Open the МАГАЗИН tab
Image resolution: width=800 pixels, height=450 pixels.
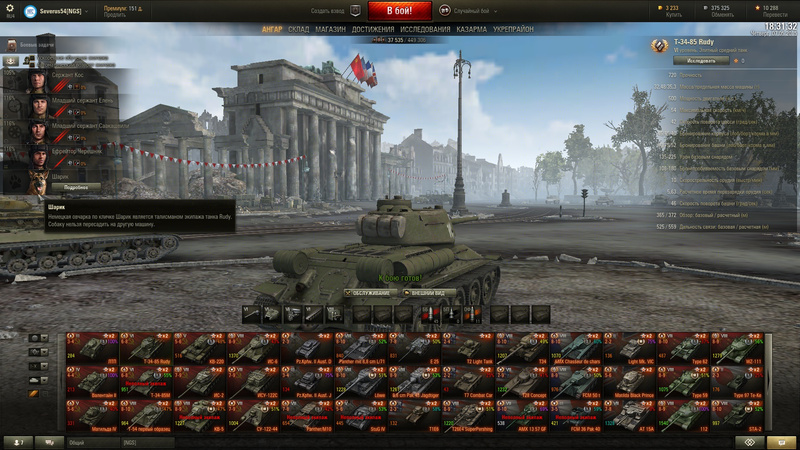330,29
